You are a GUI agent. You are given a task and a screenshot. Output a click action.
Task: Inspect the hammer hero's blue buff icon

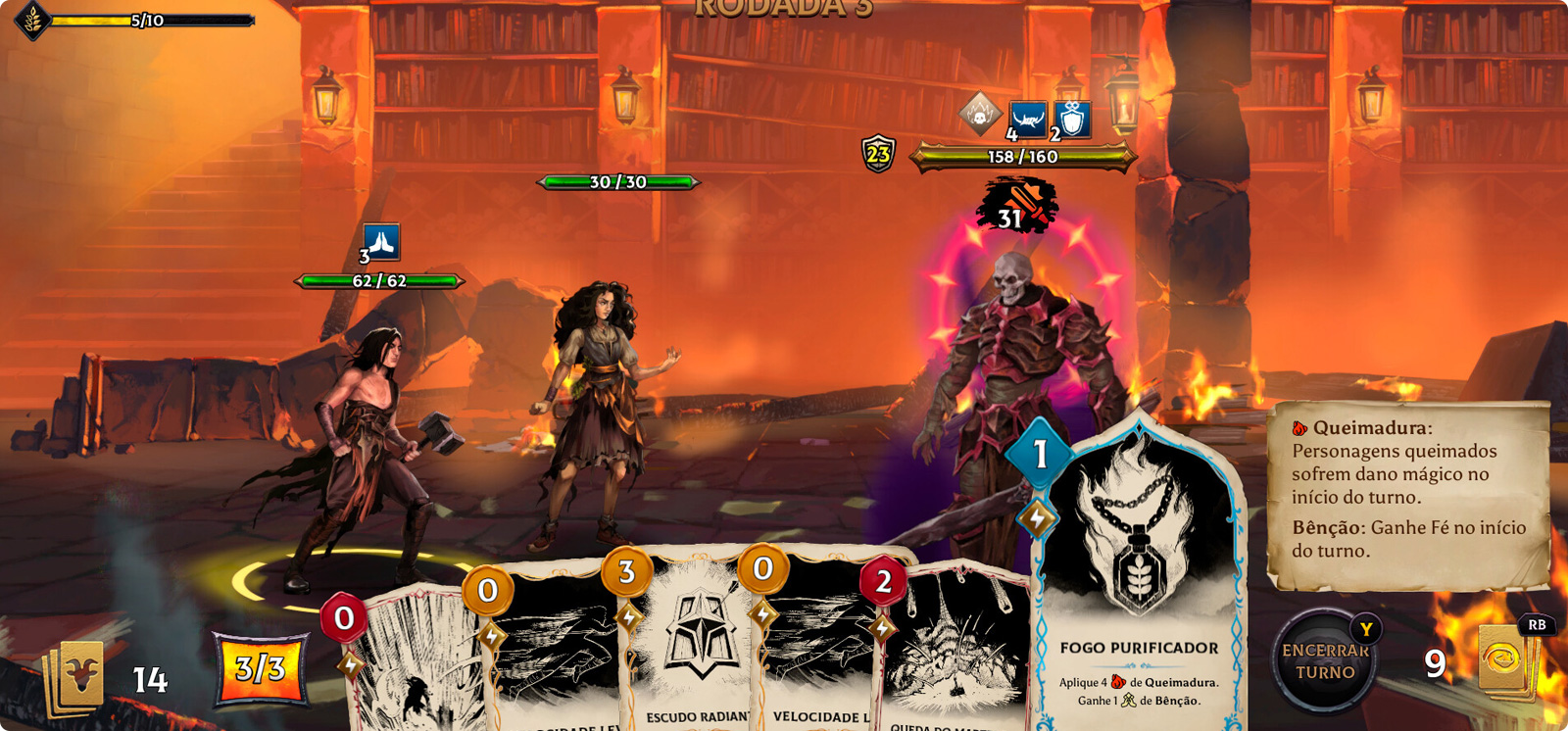point(381,240)
